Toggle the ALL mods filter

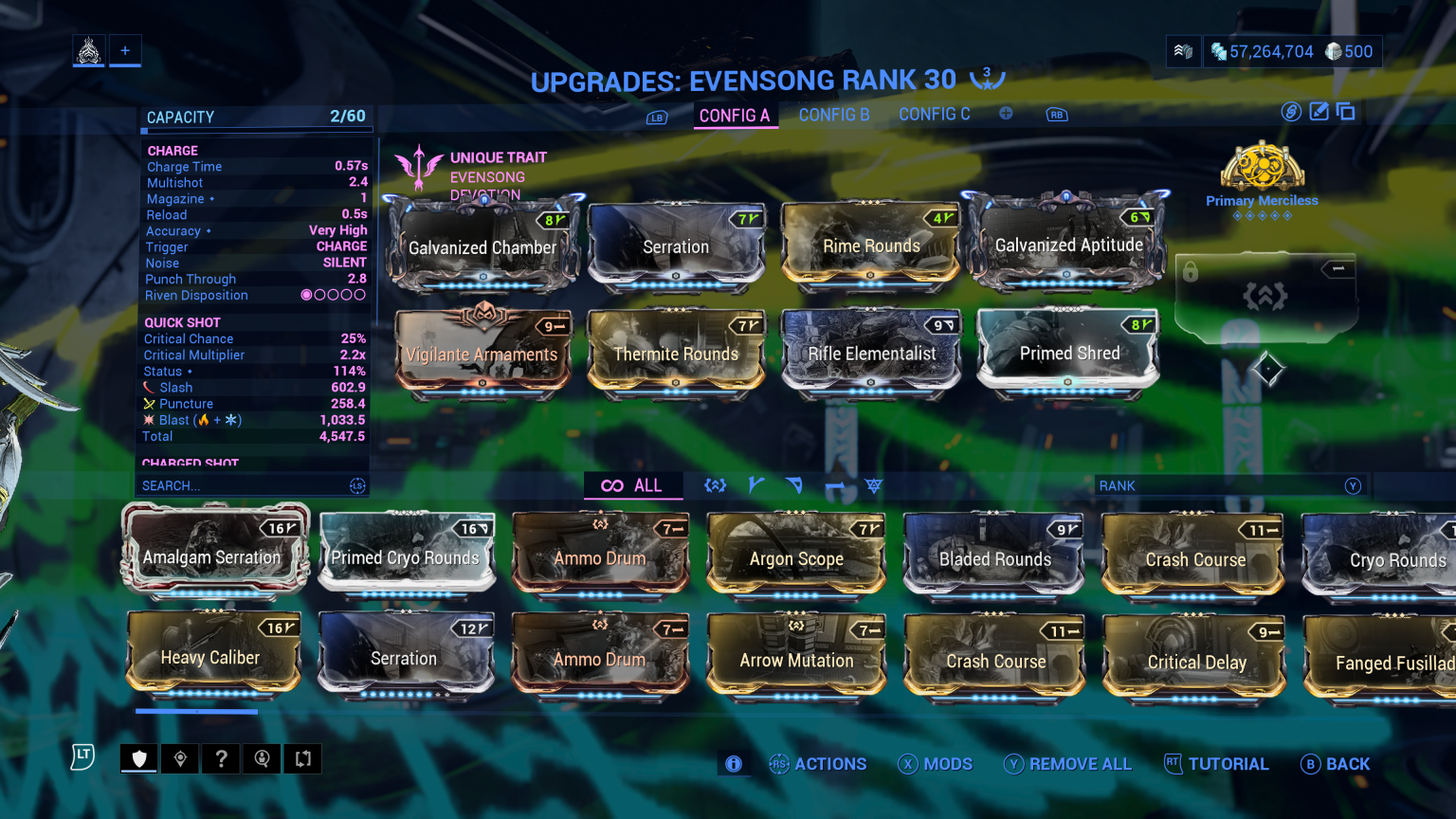pos(633,484)
